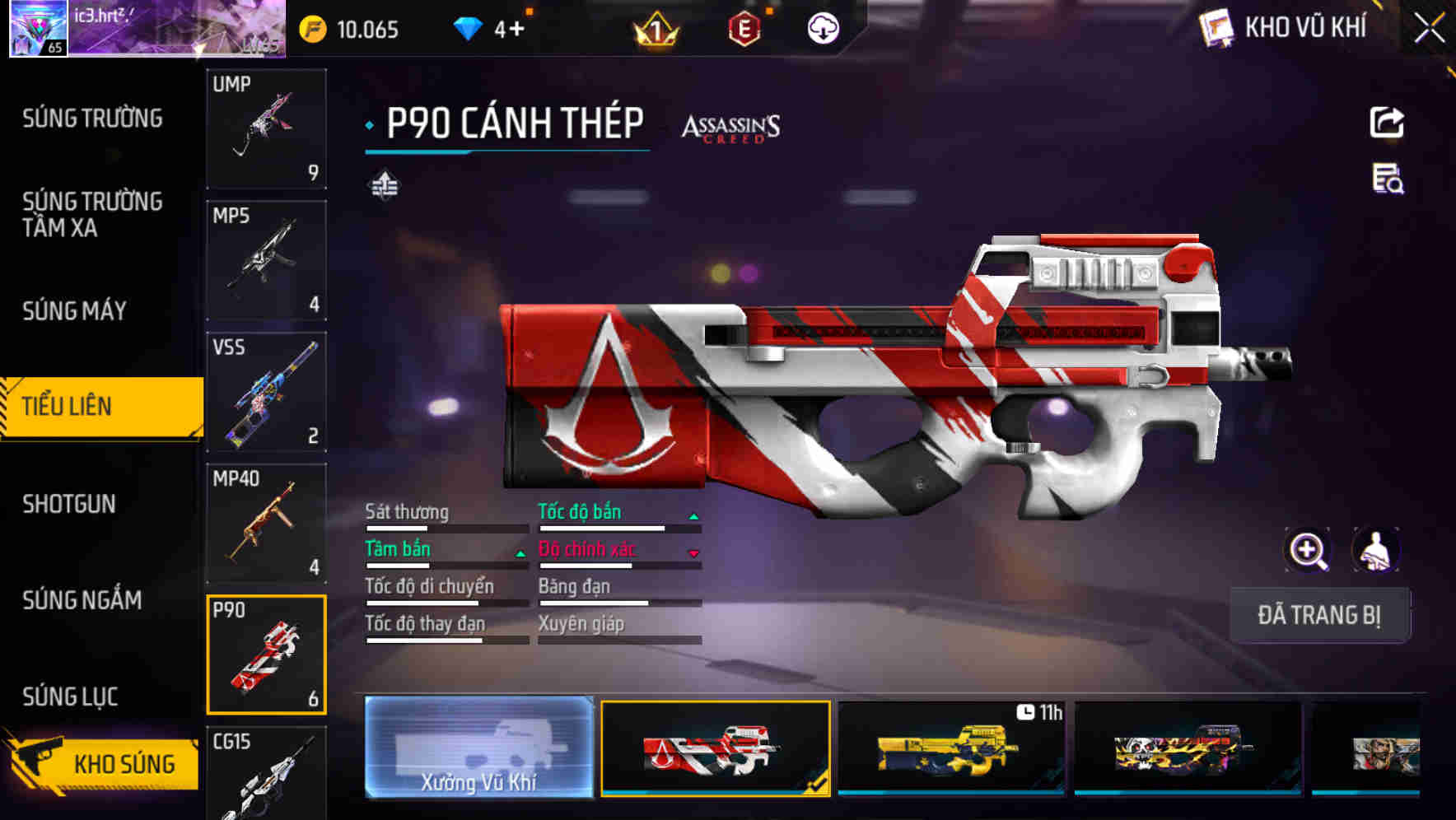The height and width of the screenshot is (820, 1456).
Task: Select the MP40 weapon thumbnail
Action: 266,522
